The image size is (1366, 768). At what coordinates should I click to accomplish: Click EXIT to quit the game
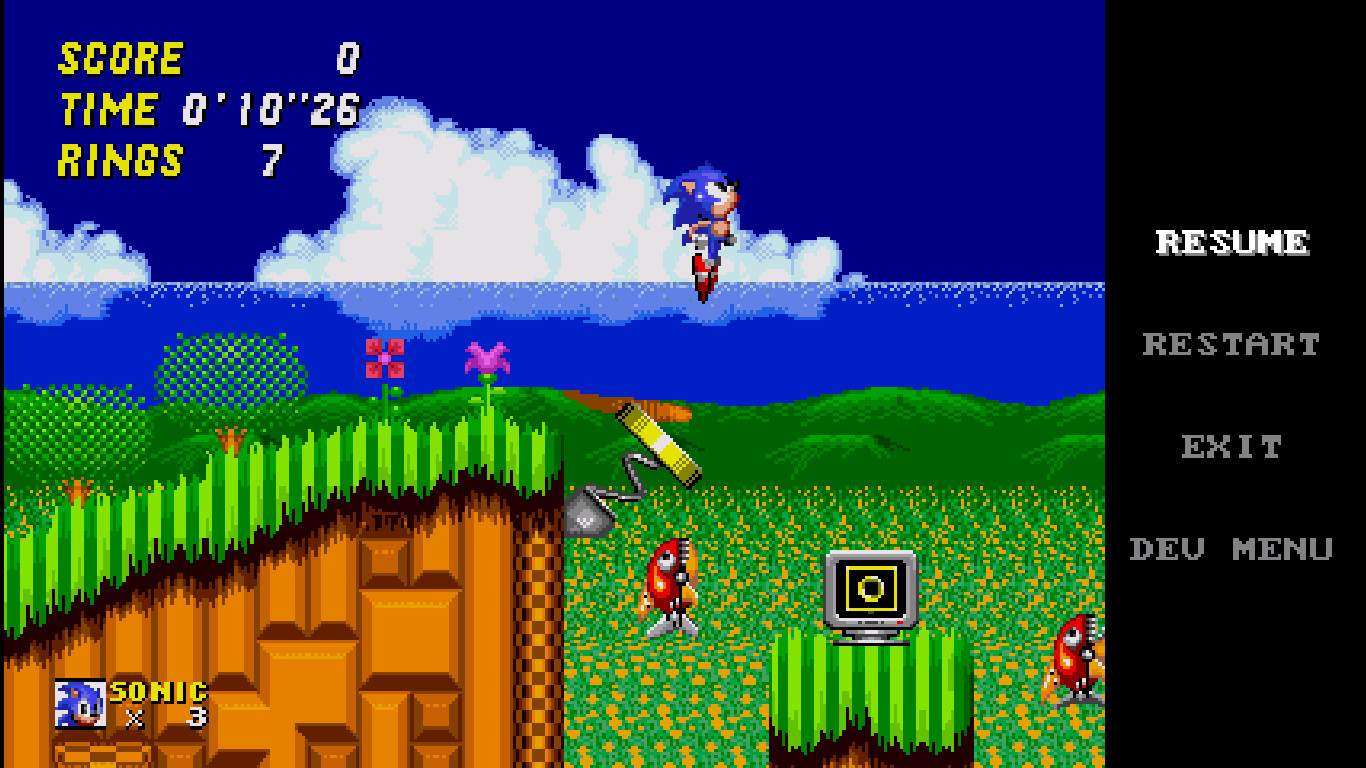1232,447
